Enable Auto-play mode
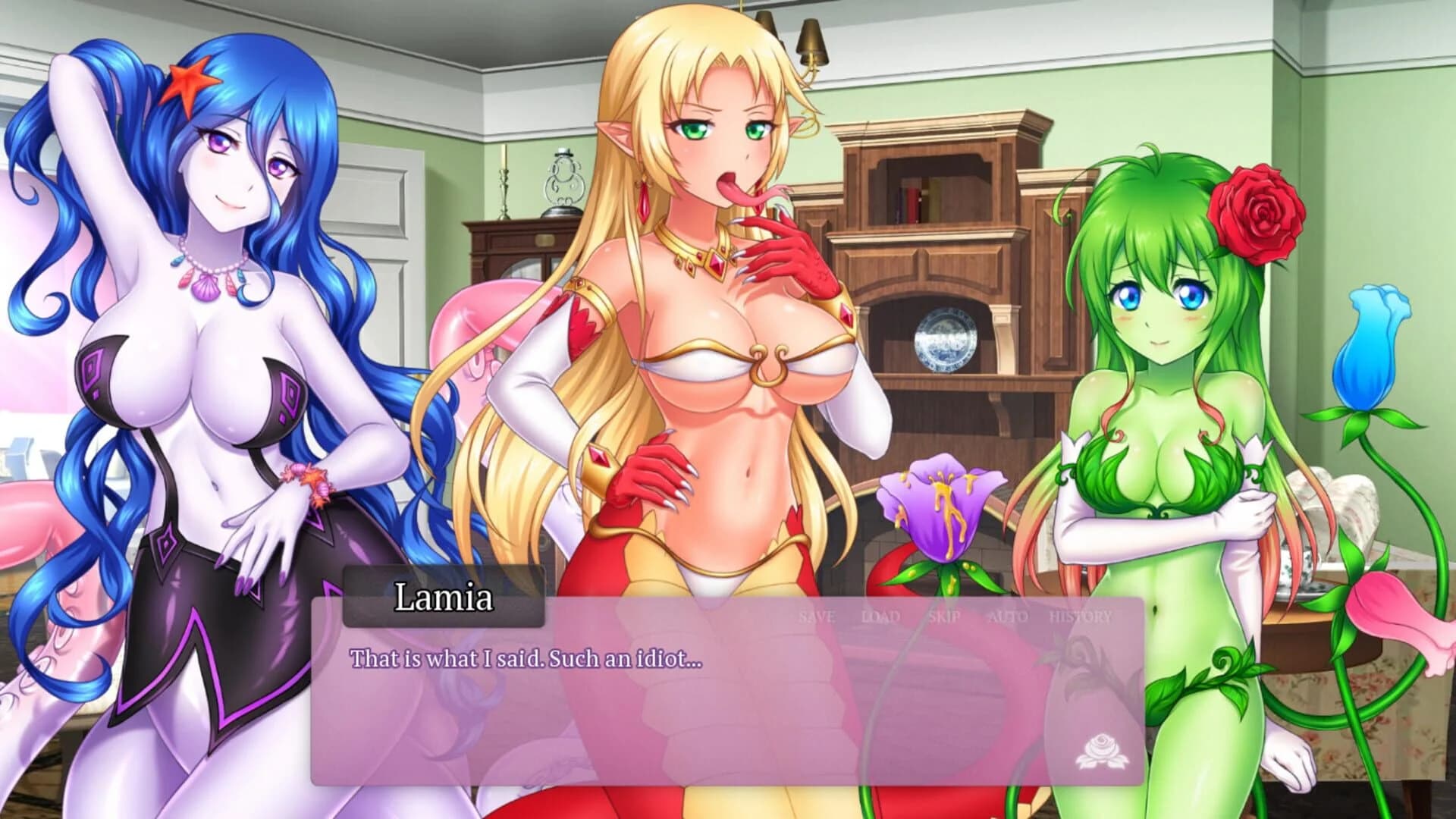The image size is (1456, 819). 1009,617
